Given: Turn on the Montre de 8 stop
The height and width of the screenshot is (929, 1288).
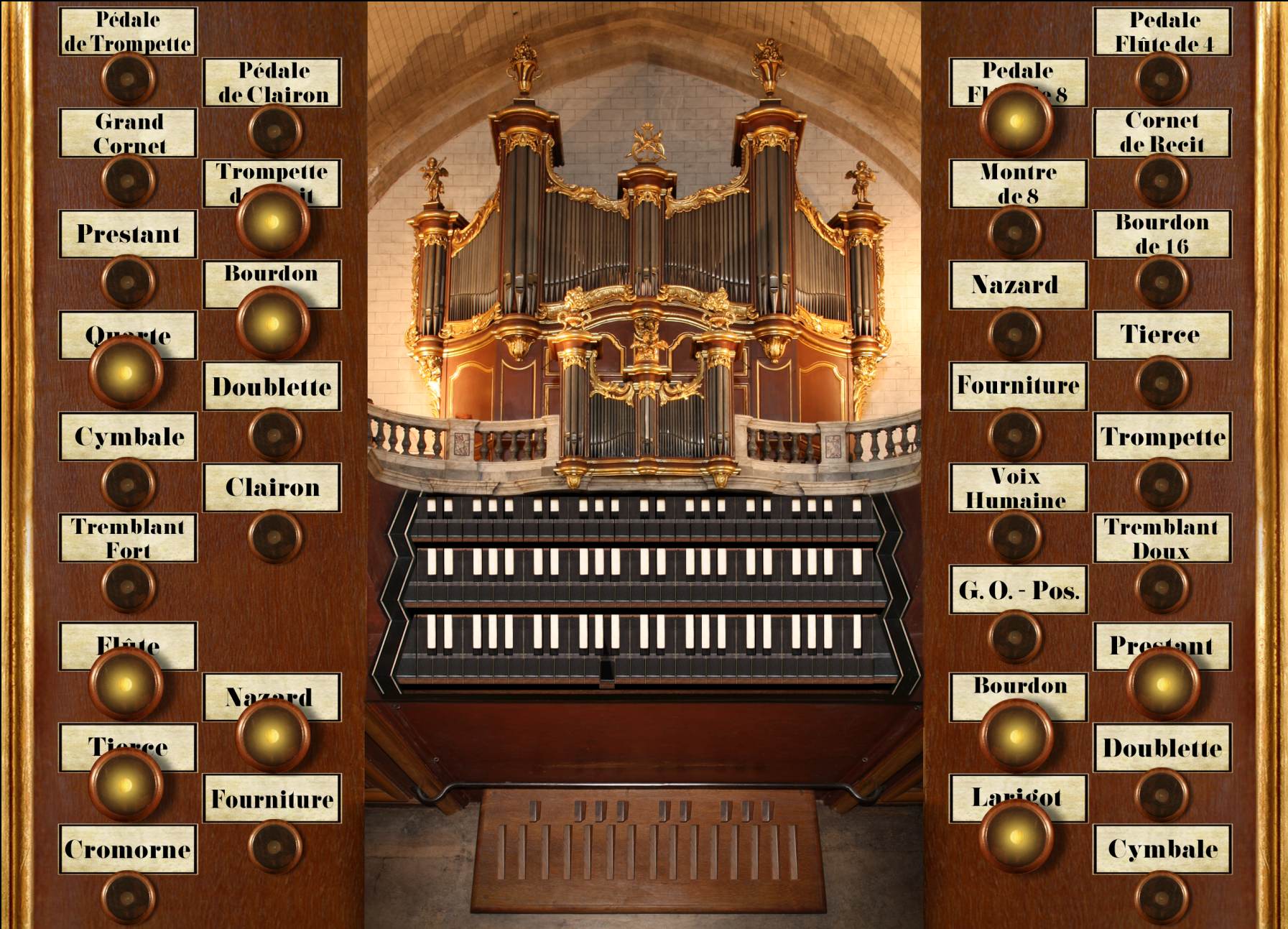Looking at the screenshot, I should click(x=1015, y=232).
